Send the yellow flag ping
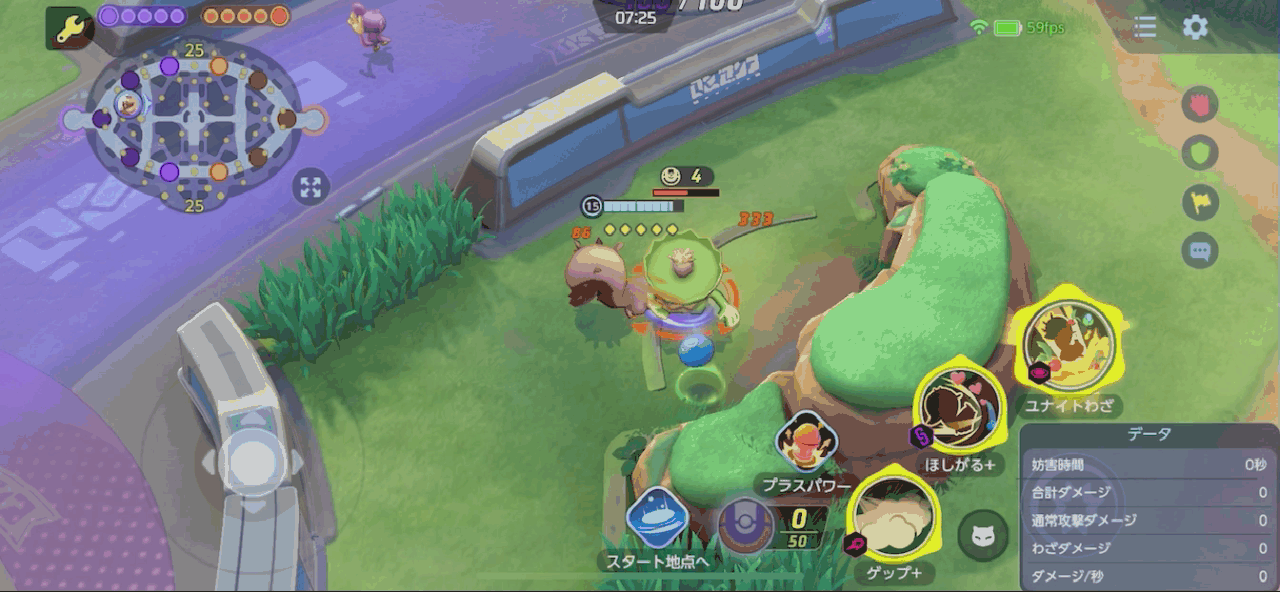 pyautogui.click(x=1200, y=202)
